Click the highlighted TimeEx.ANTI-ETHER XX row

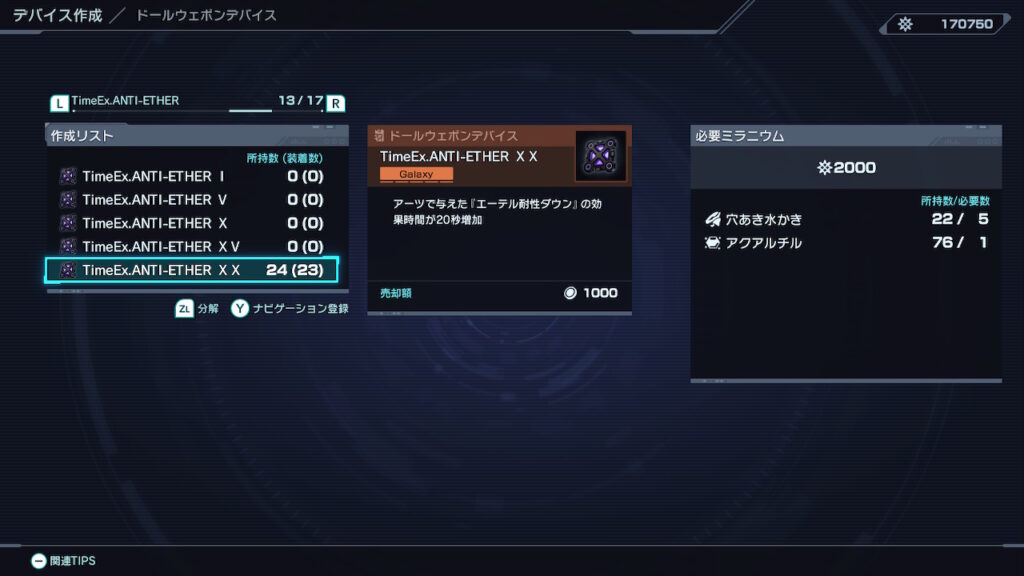point(192,270)
